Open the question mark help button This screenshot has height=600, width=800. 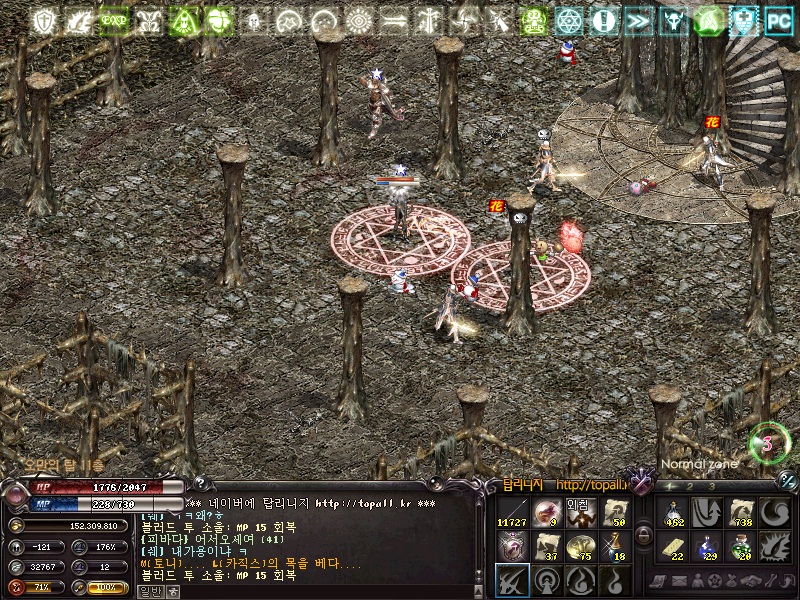(x=198, y=483)
